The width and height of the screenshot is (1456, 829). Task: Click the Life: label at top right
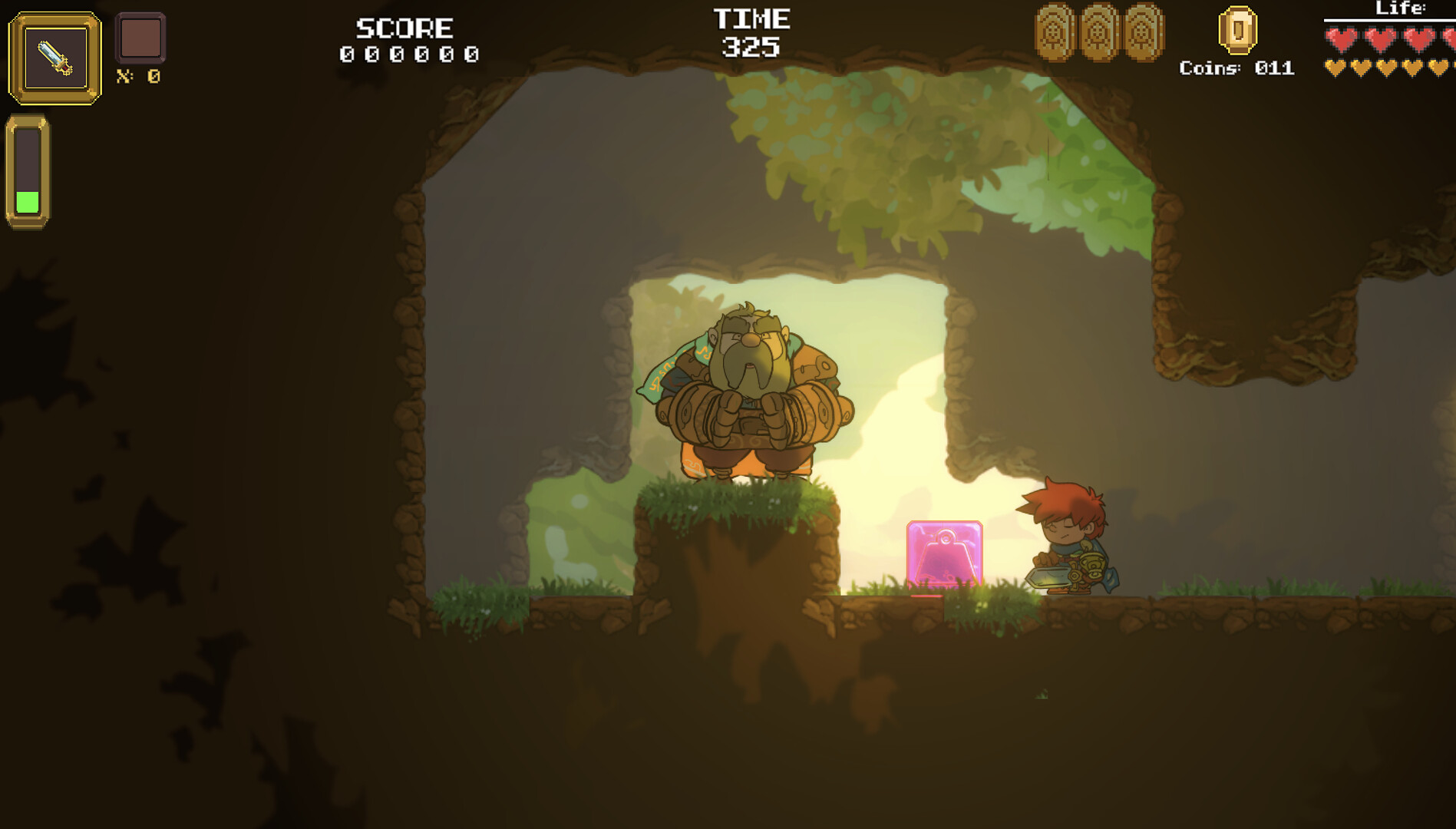pyautogui.click(x=1401, y=9)
